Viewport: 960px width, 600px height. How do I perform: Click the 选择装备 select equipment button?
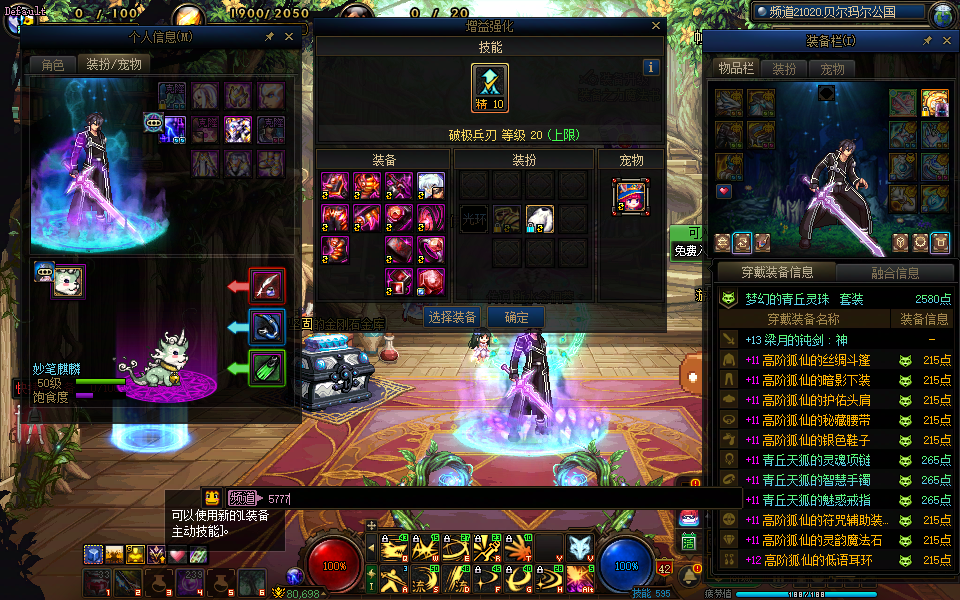pos(451,317)
